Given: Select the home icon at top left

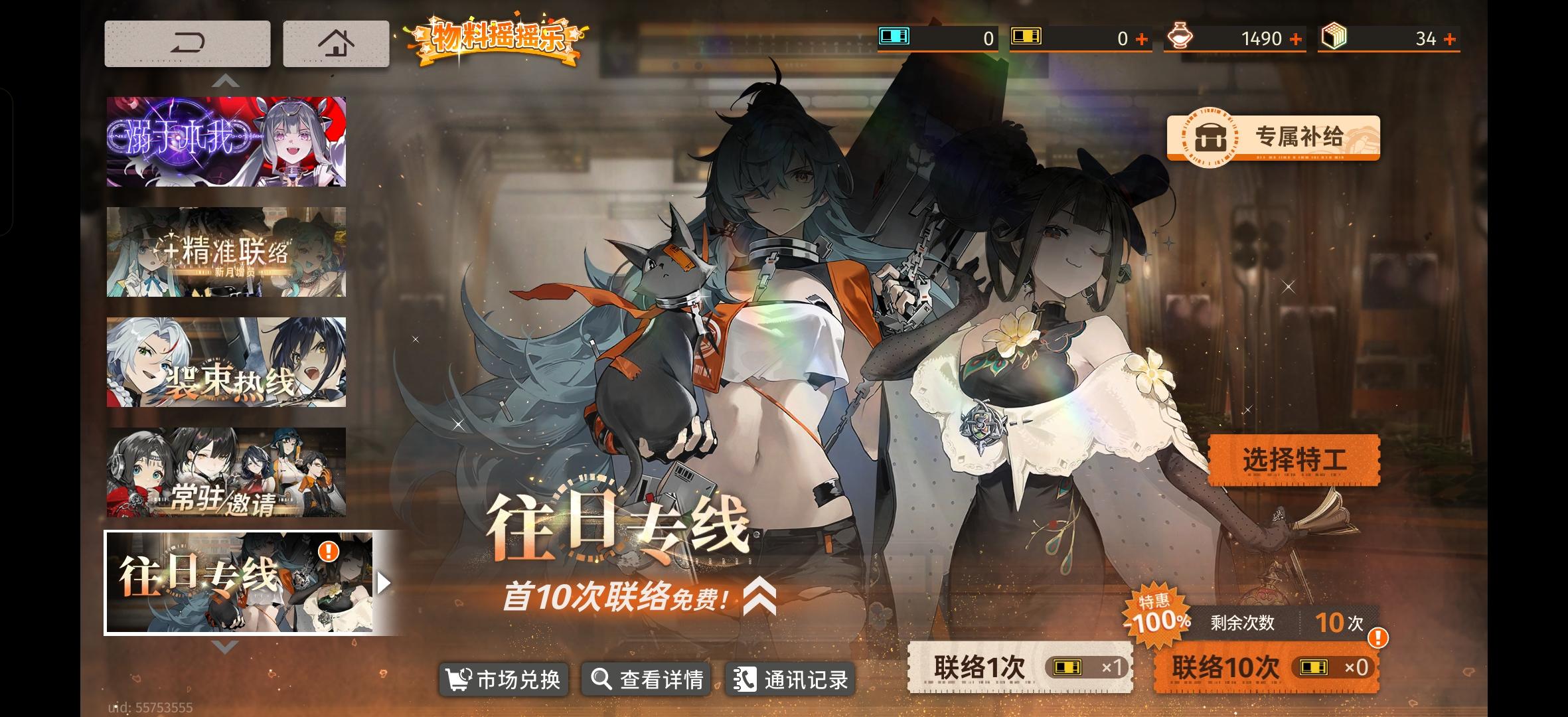Looking at the screenshot, I should click(337, 42).
